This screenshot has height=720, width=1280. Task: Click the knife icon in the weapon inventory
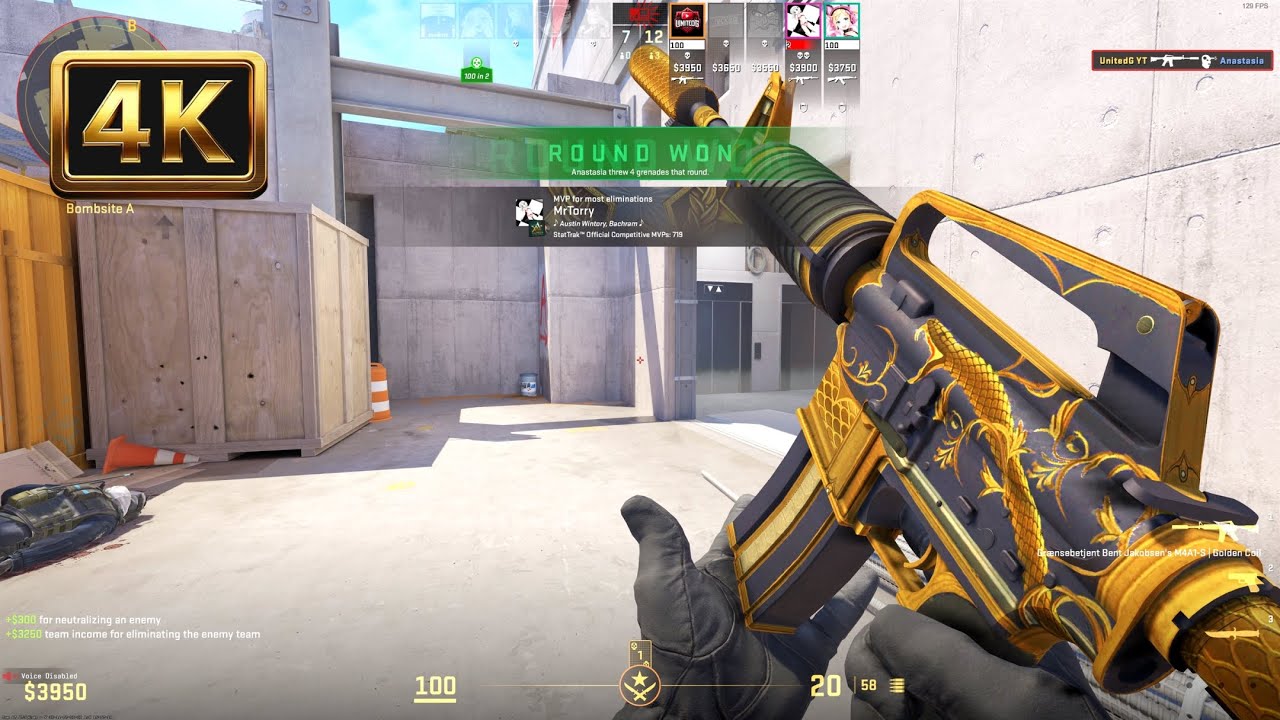pos(1233,634)
